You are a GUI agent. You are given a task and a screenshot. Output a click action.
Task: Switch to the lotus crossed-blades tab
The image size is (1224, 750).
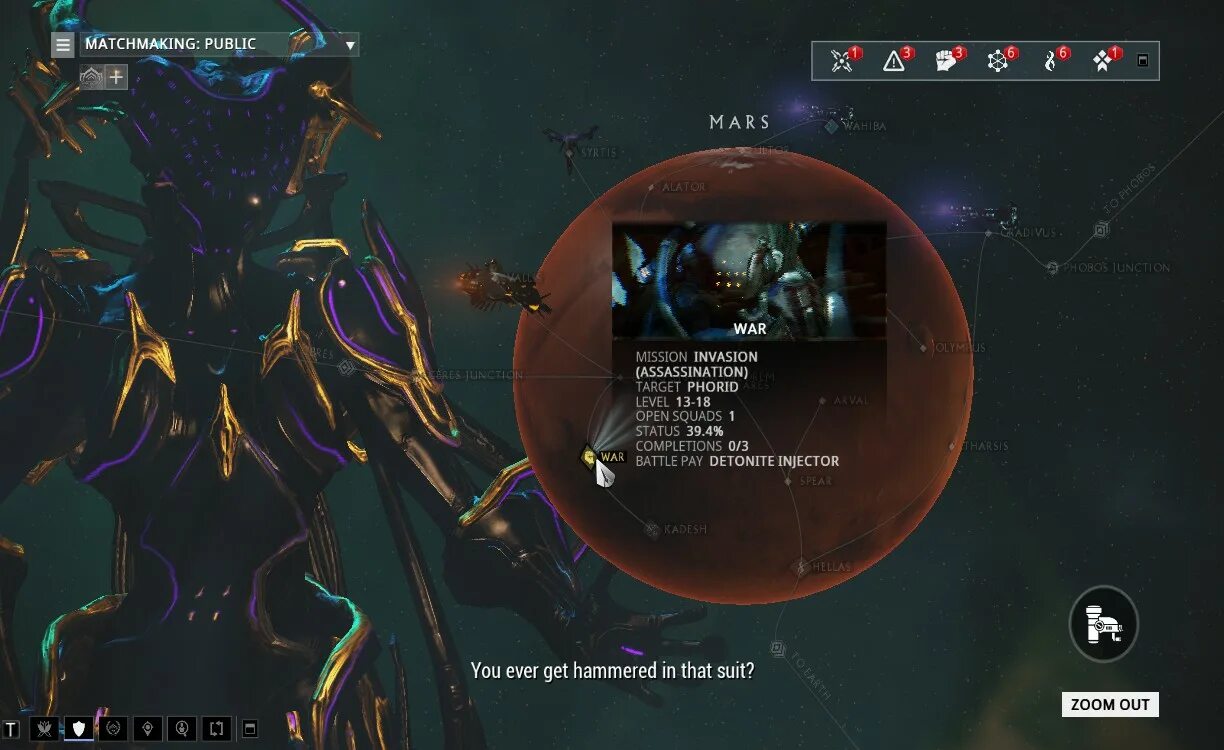click(45, 728)
